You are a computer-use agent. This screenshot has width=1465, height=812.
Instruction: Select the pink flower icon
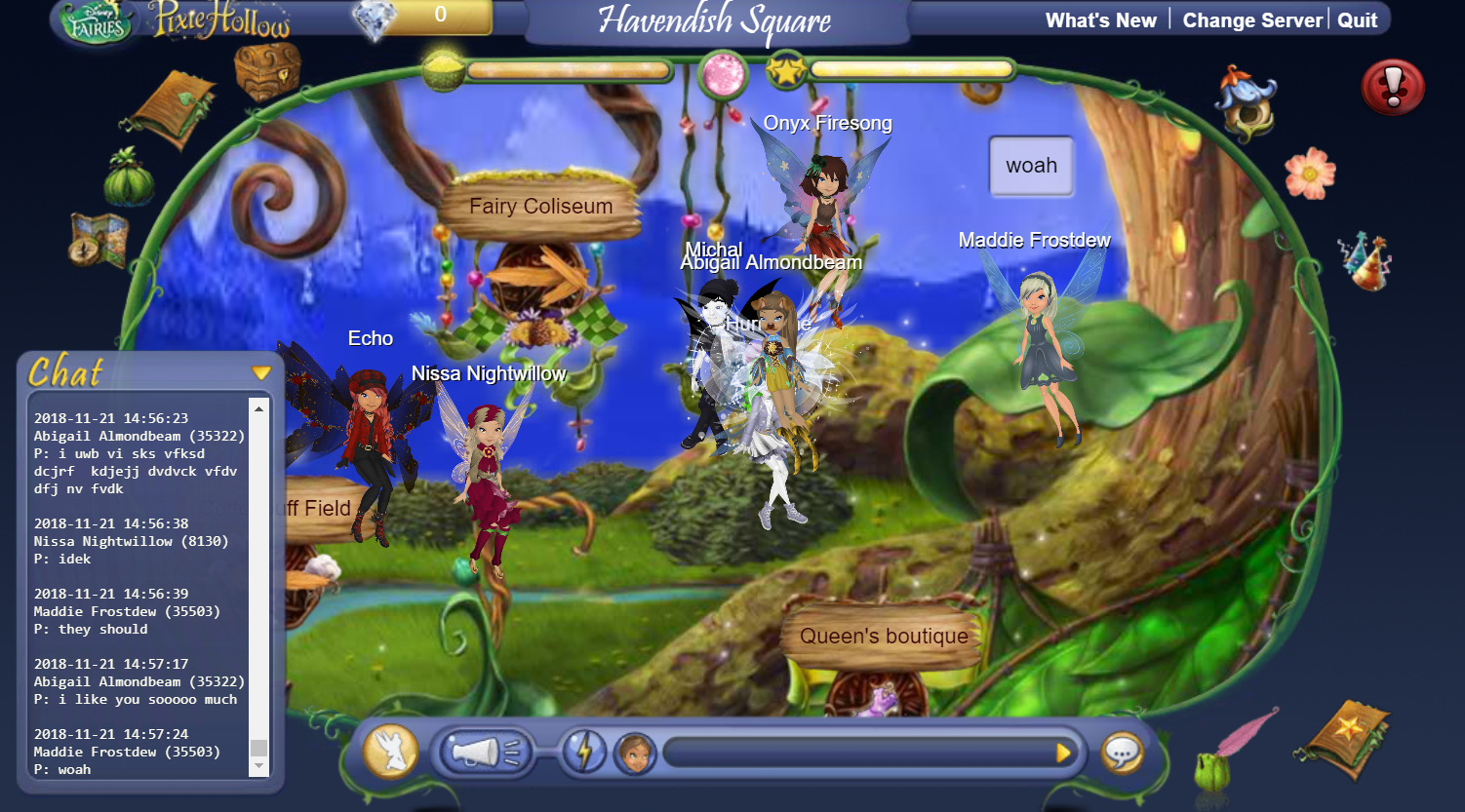(x=1310, y=174)
